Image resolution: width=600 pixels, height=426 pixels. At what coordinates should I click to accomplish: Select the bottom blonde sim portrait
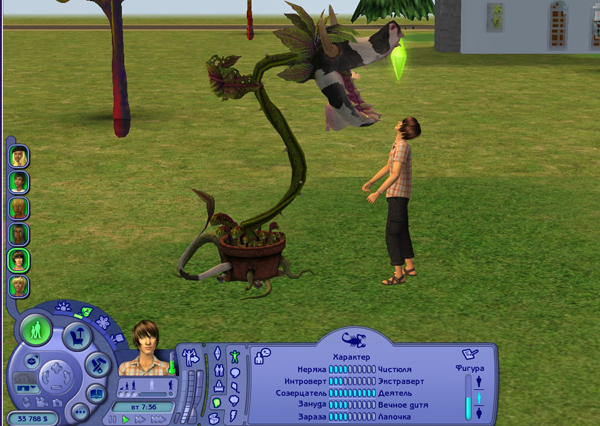coord(19,286)
